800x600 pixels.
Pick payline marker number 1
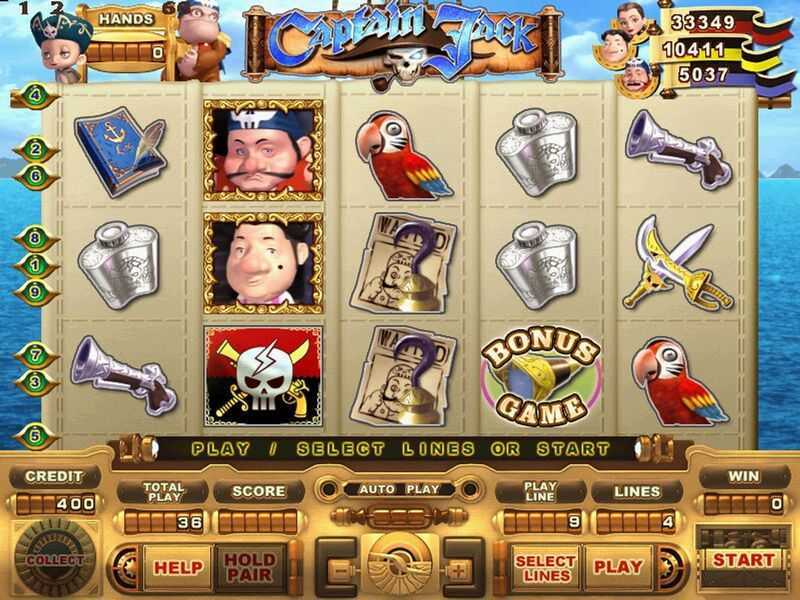[x=36, y=266]
